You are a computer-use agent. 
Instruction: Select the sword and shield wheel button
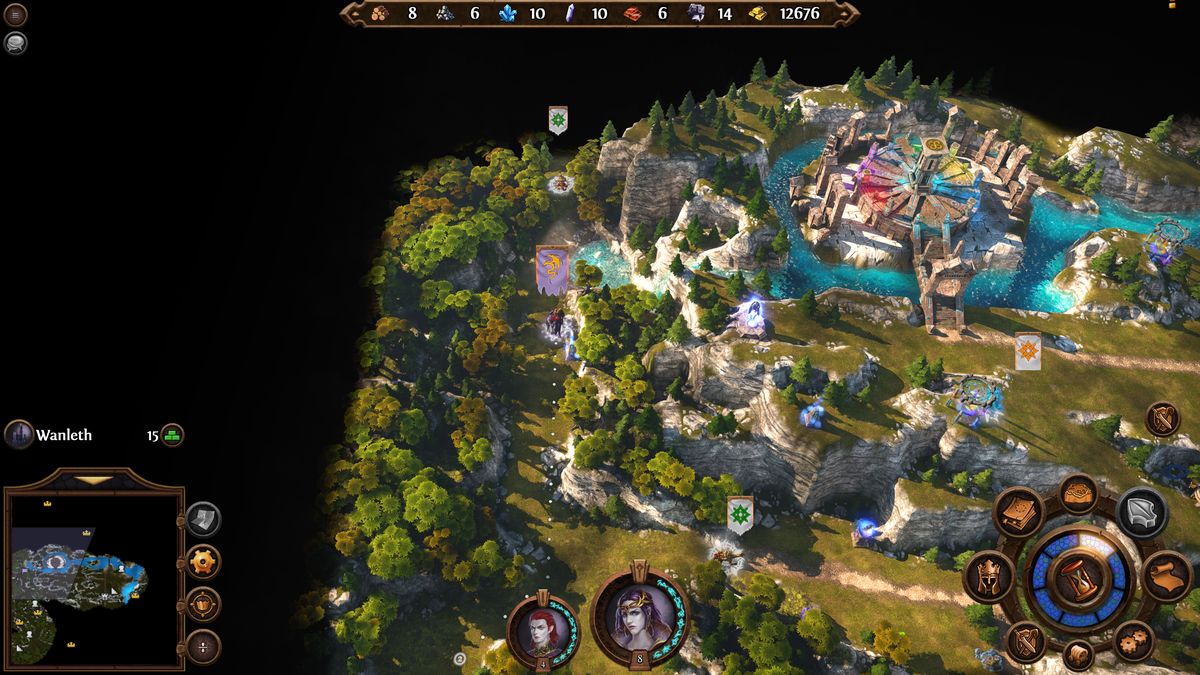1024,641
